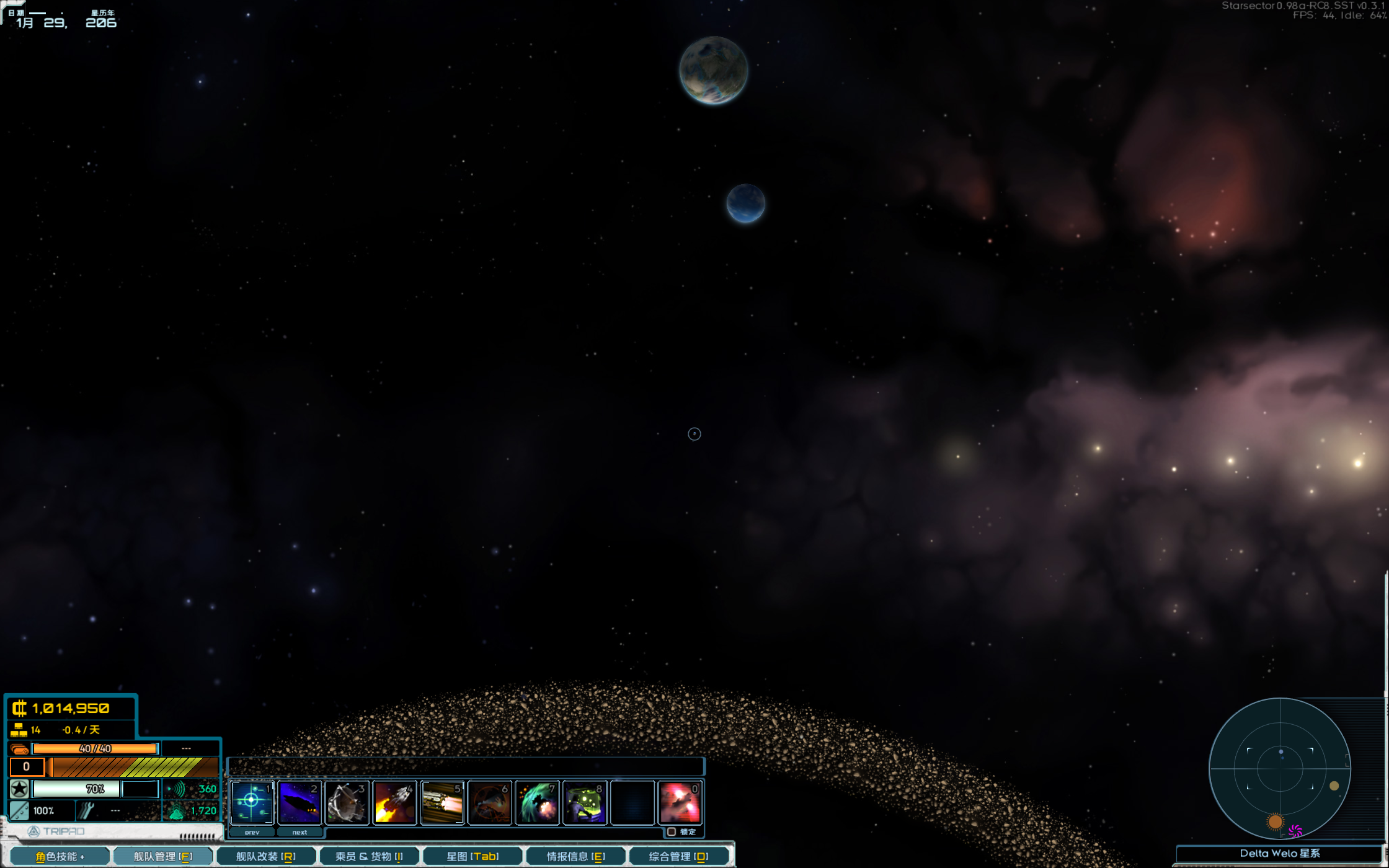1389x868 pixels.
Task: Activate the green scanner ability in slot 8
Action: point(585,802)
